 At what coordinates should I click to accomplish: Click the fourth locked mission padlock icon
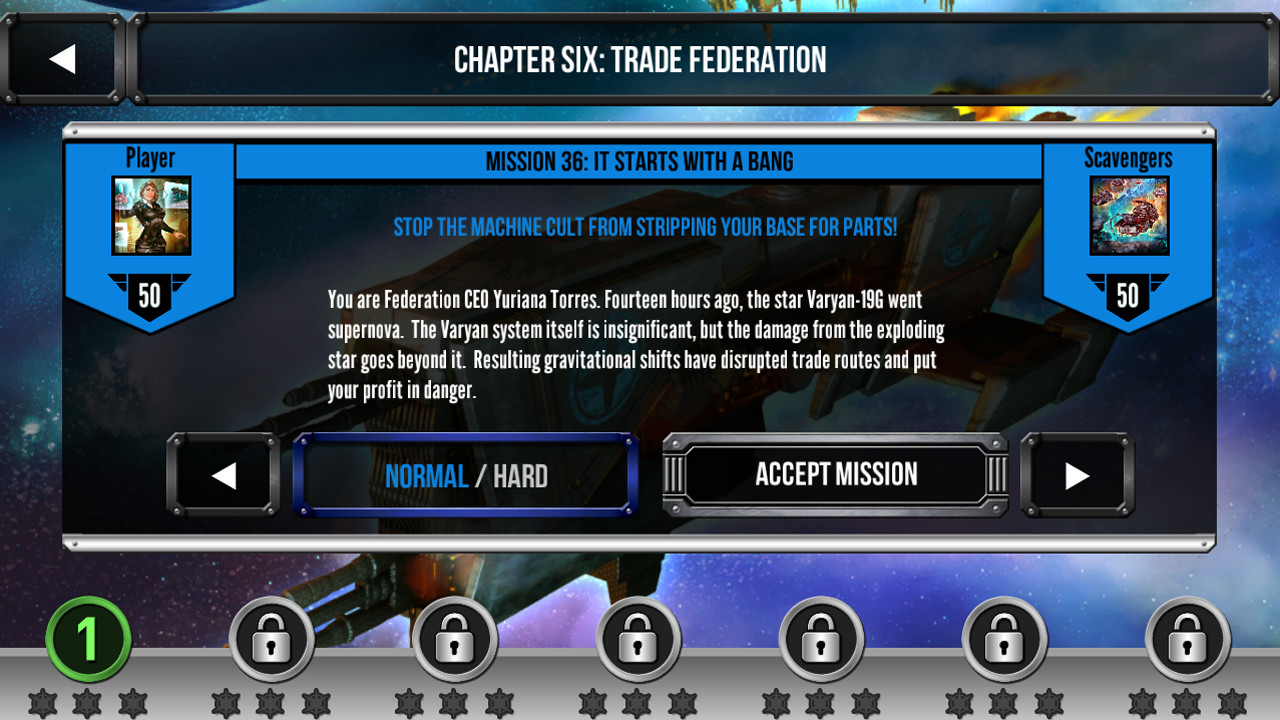tap(821, 638)
